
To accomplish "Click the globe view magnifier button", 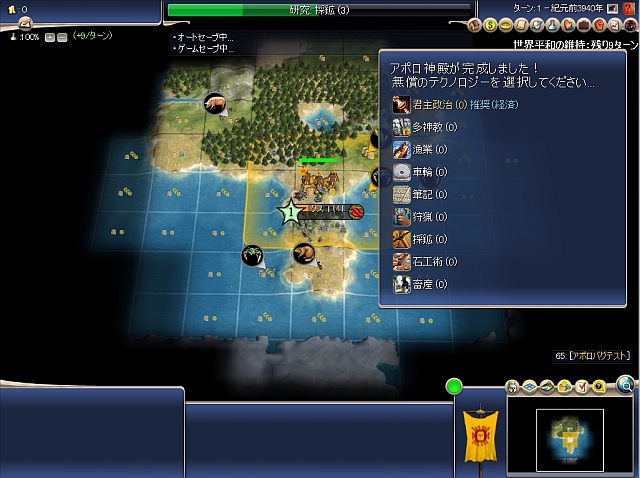I will click(625, 383).
